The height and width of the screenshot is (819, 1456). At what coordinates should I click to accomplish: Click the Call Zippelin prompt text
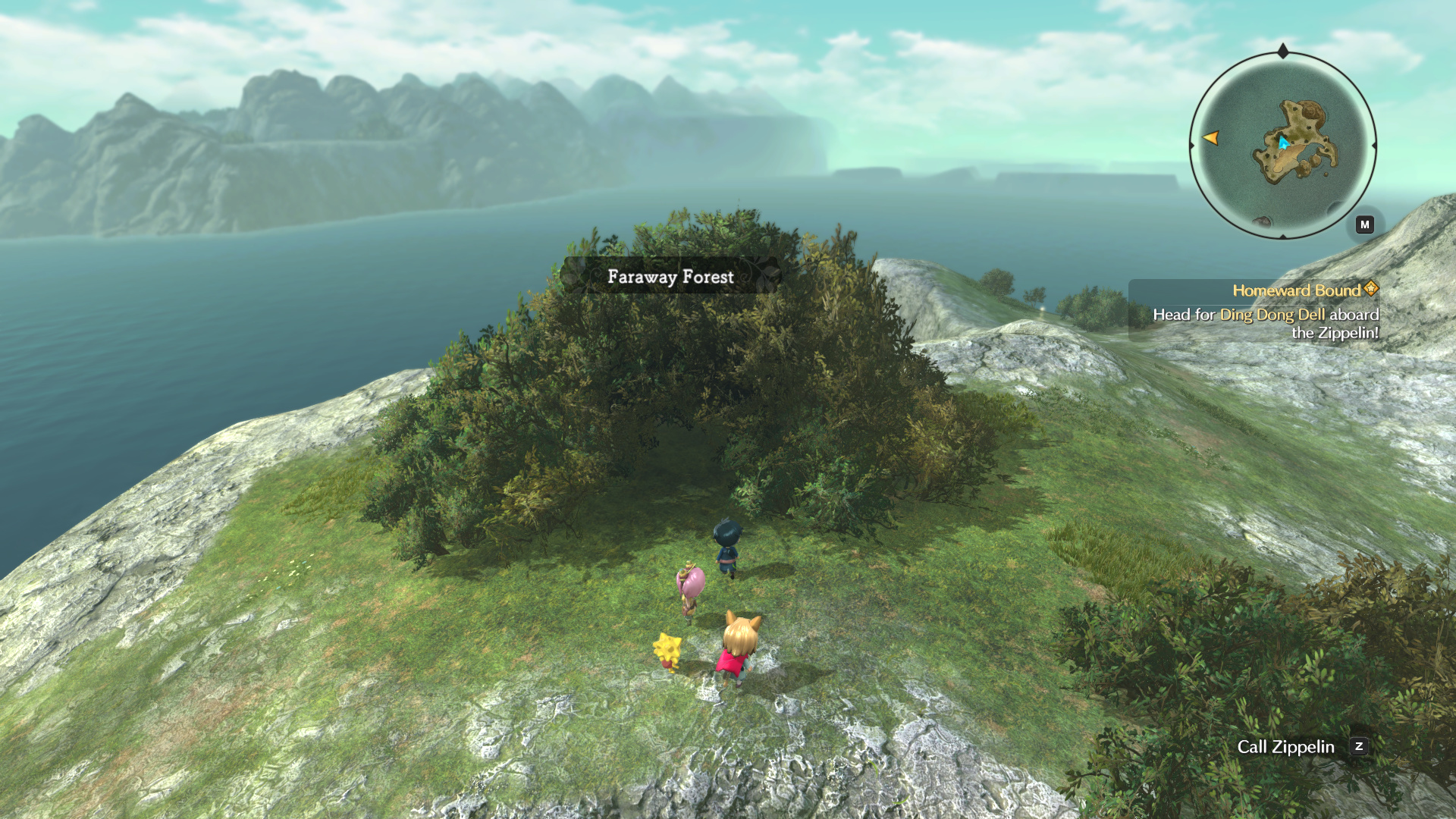[x=1285, y=747]
